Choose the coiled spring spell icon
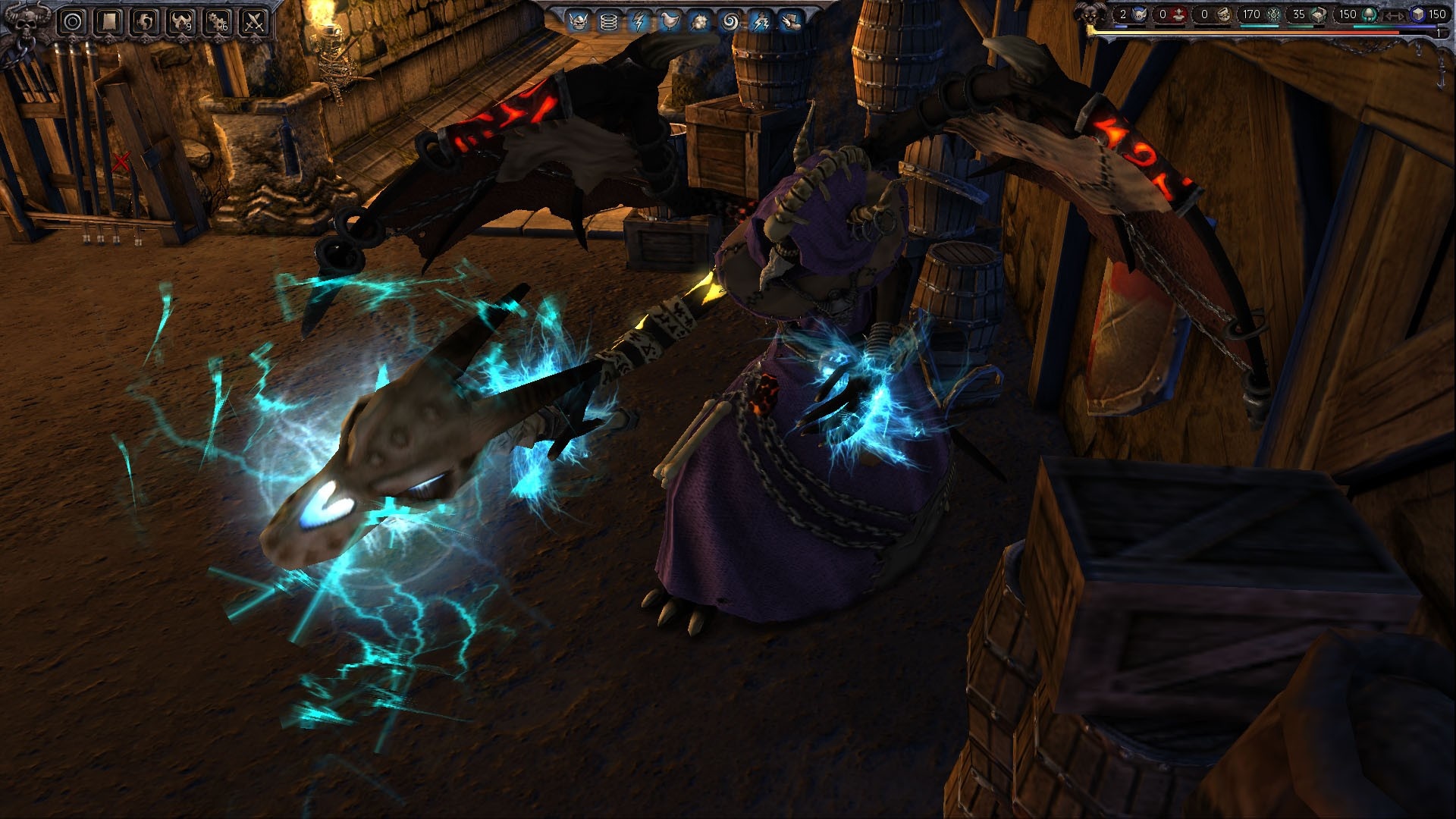 click(608, 22)
